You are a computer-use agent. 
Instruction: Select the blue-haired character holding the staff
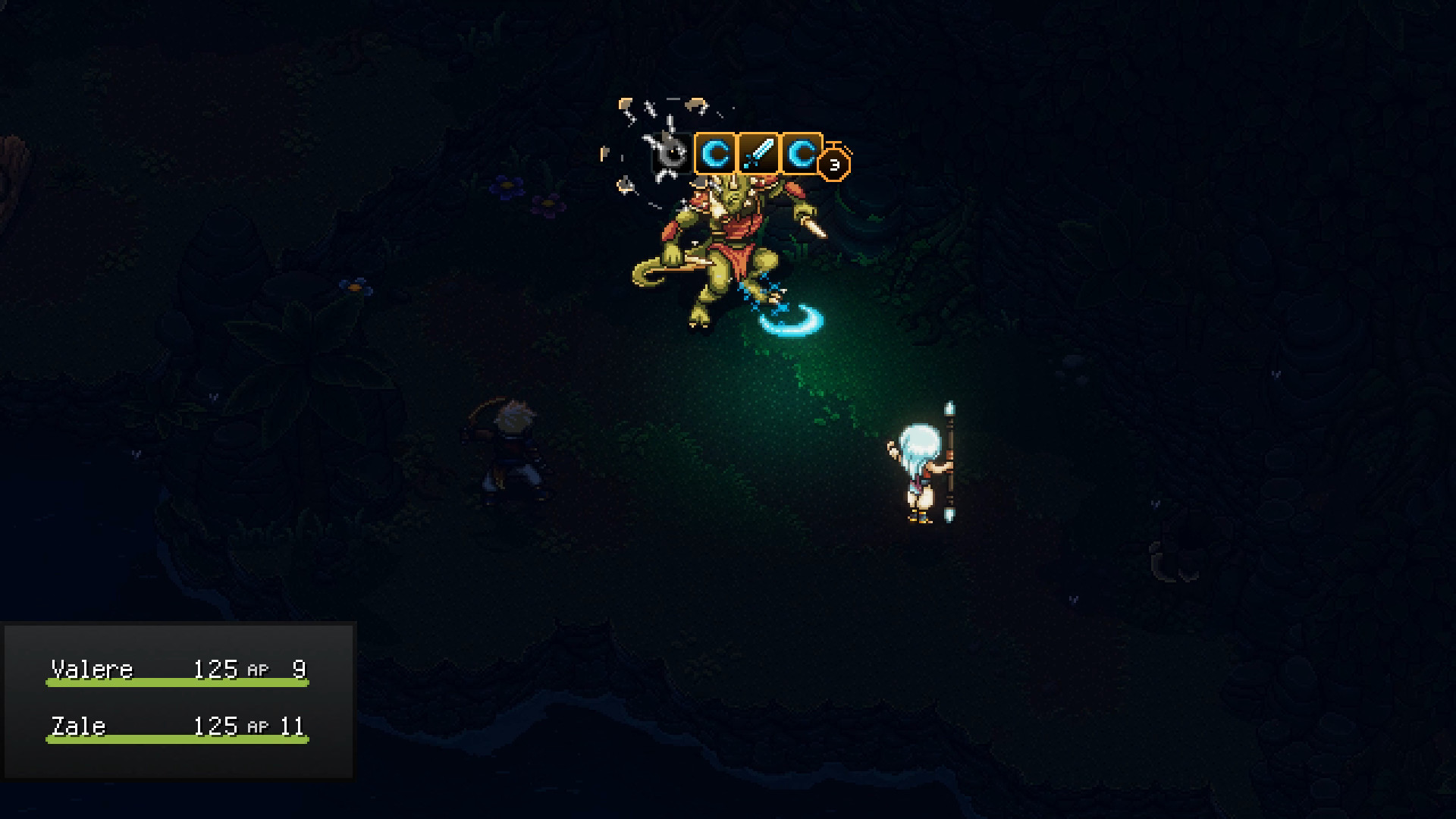pyautogui.click(x=919, y=470)
